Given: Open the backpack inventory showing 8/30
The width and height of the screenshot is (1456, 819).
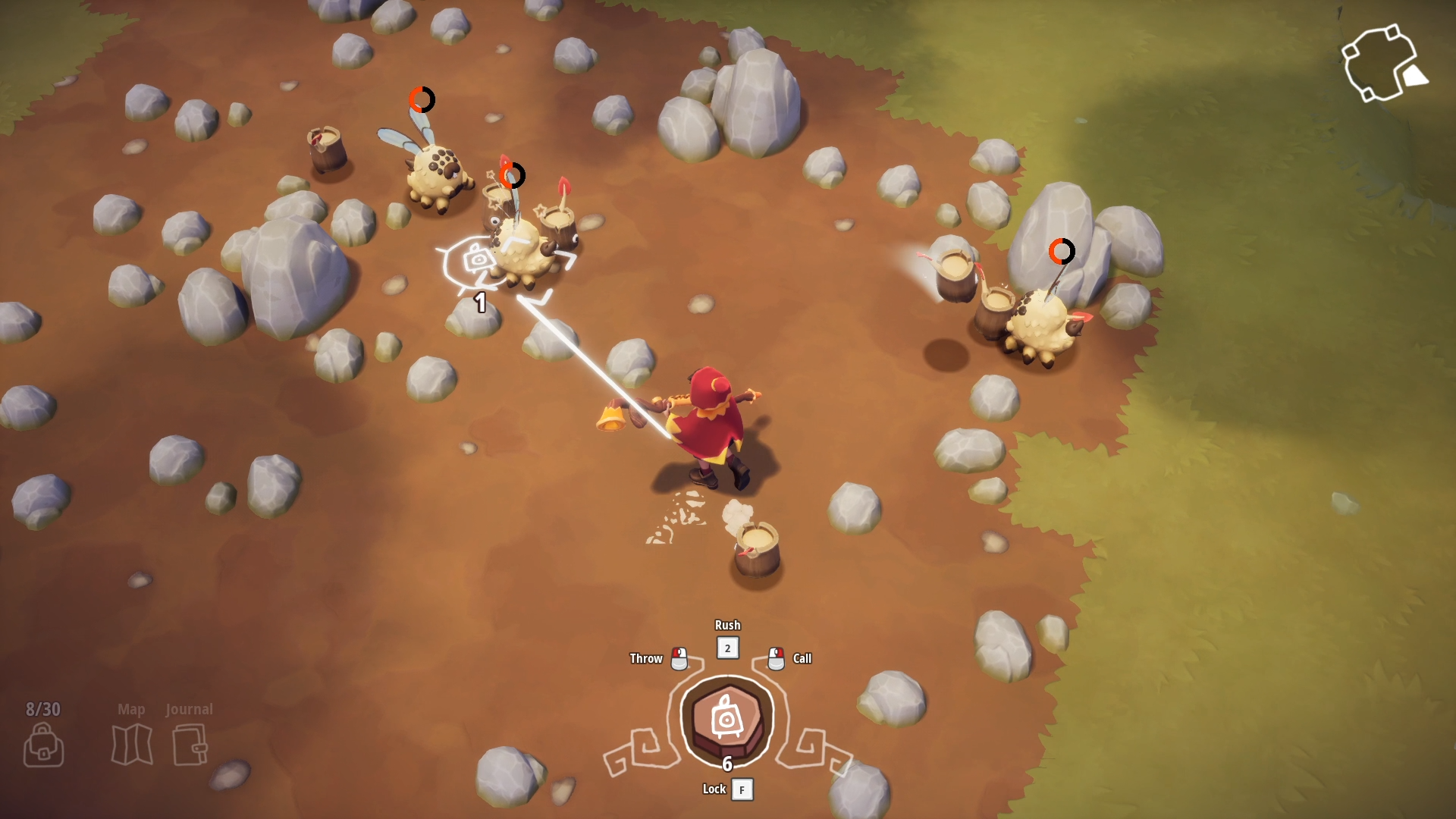Looking at the screenshot, I should click(x=43, y=745).
